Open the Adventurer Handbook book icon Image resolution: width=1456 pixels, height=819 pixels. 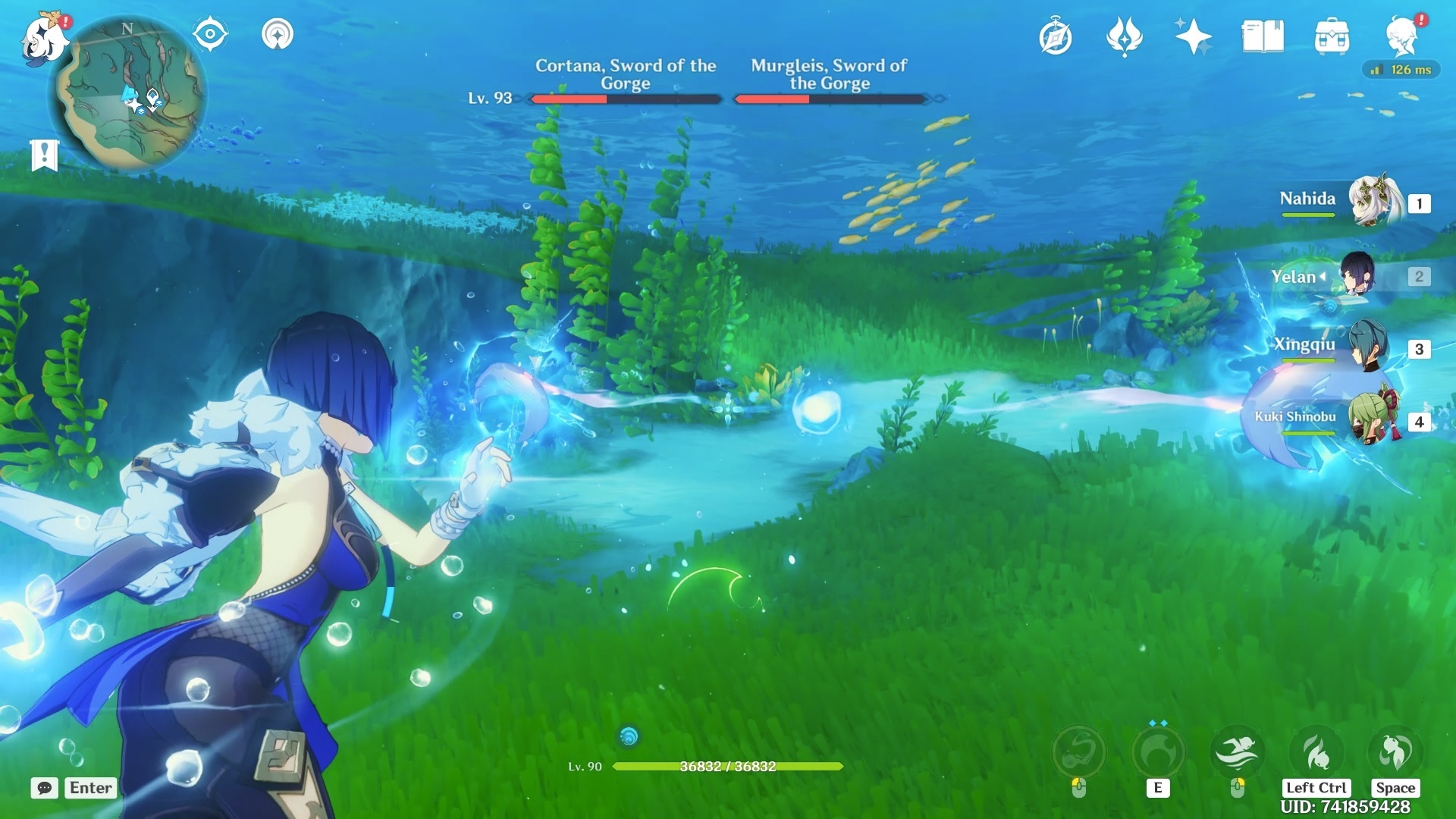1262,36
